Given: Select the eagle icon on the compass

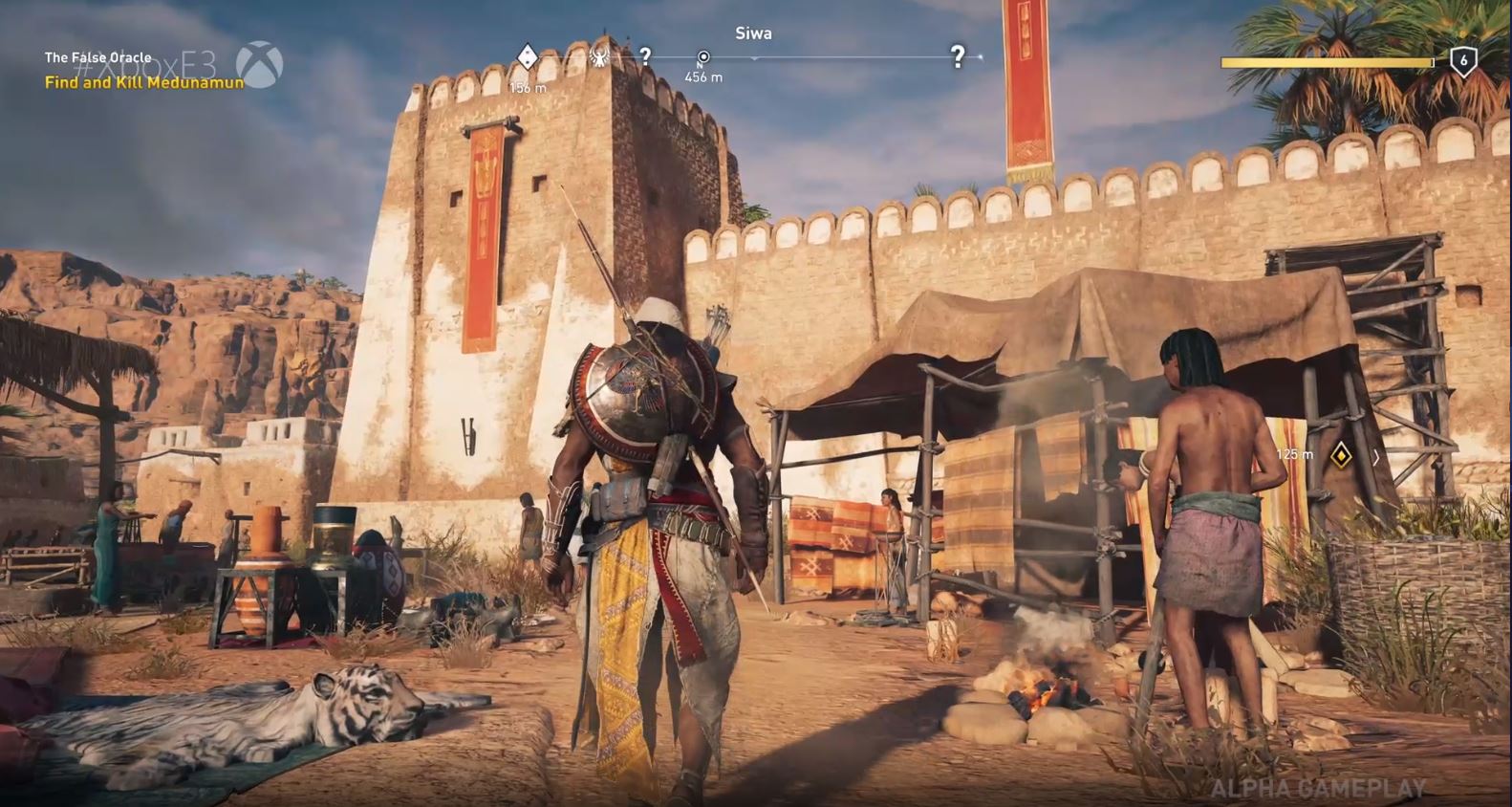Looking at the screenshot, I should pos(600,57).
